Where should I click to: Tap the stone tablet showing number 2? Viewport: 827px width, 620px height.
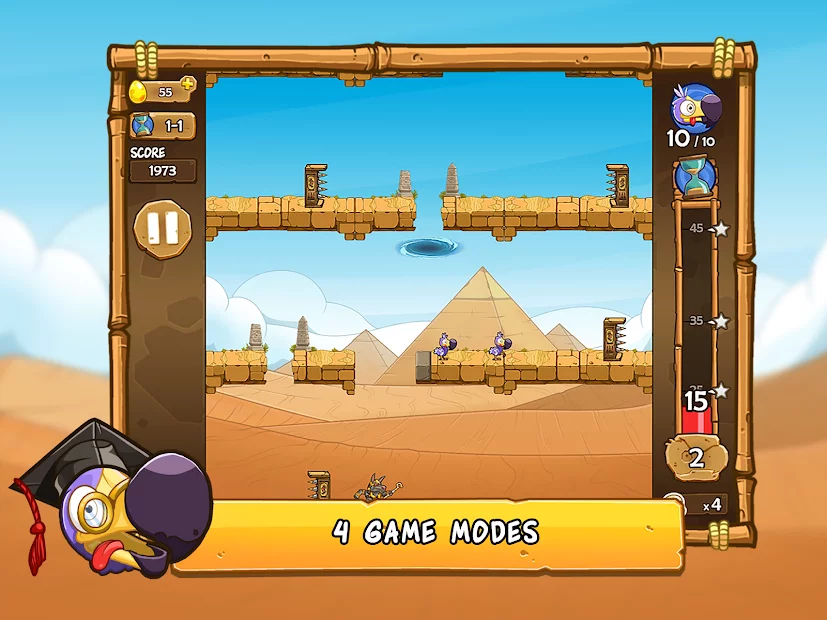coord(696,458)
